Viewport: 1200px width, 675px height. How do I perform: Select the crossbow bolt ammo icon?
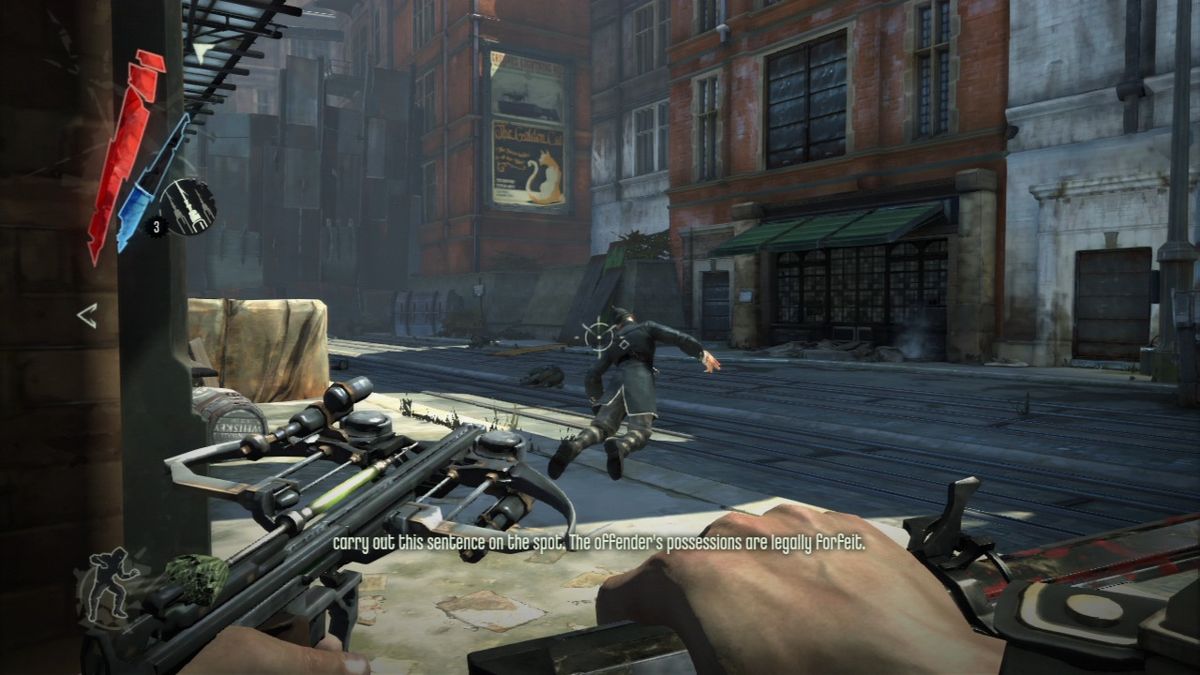tap(188, 206)
